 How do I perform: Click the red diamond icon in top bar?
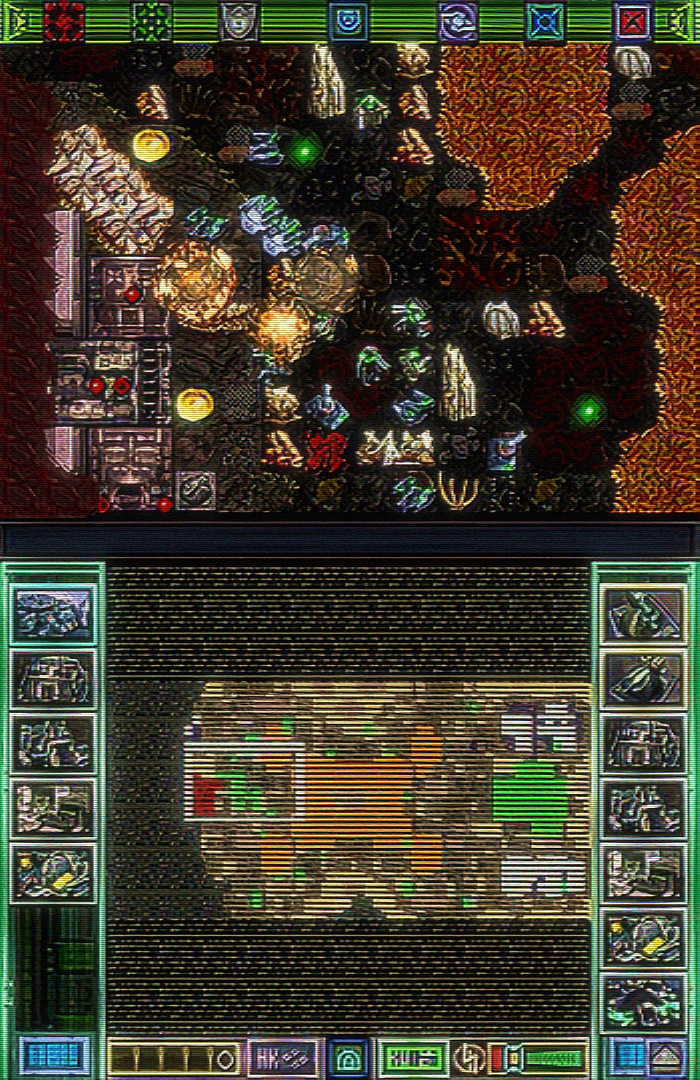click(64, 20)
